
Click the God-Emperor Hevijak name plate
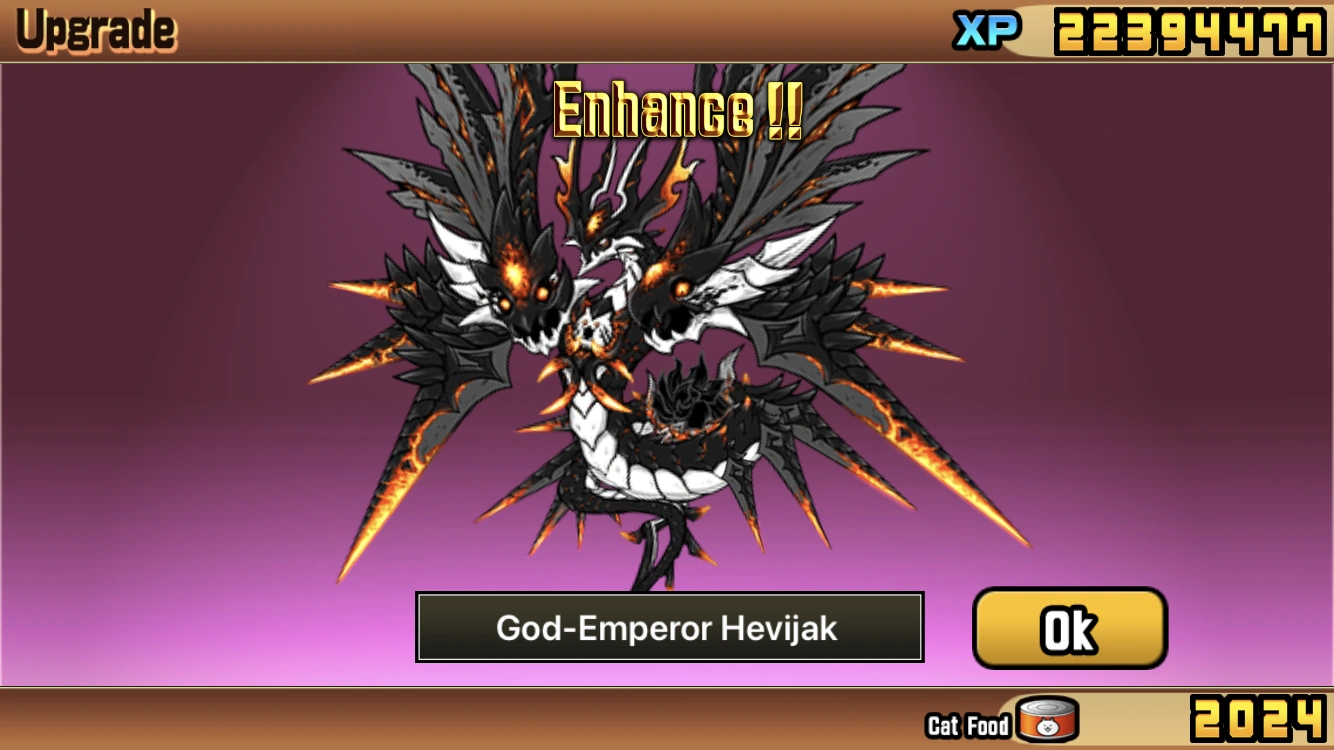point(670,628)
